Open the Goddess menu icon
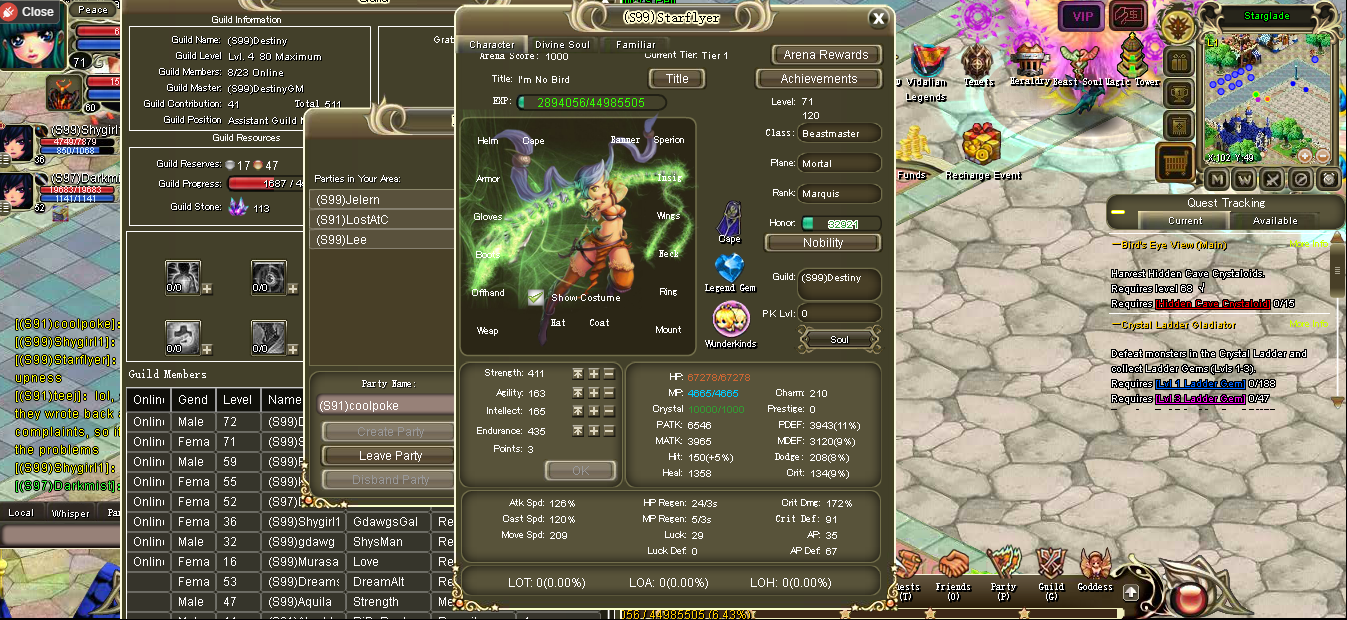This screenshot has height=620, width=1347. coord(1095,566)
